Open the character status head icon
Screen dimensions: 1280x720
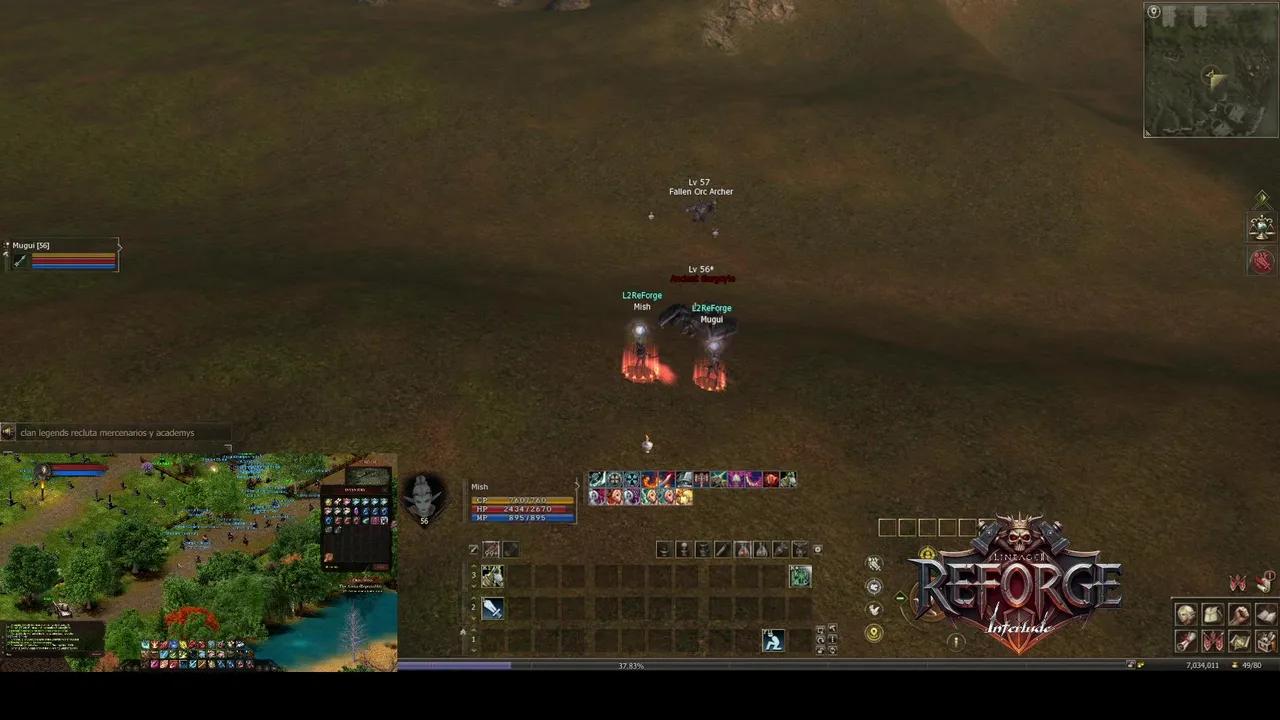tap(1185, 614)
